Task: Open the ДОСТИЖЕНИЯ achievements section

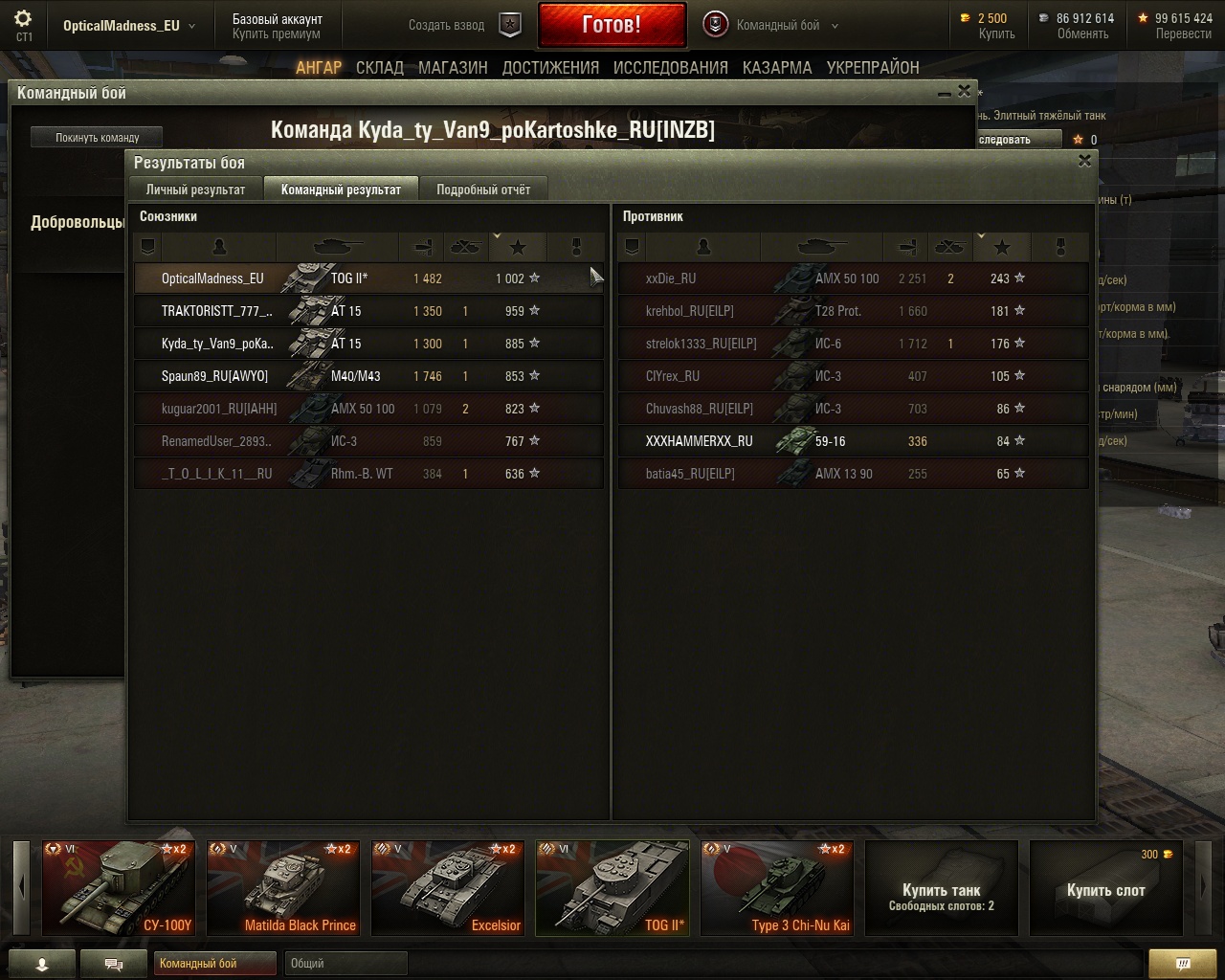Action: [x=550, y=68]
